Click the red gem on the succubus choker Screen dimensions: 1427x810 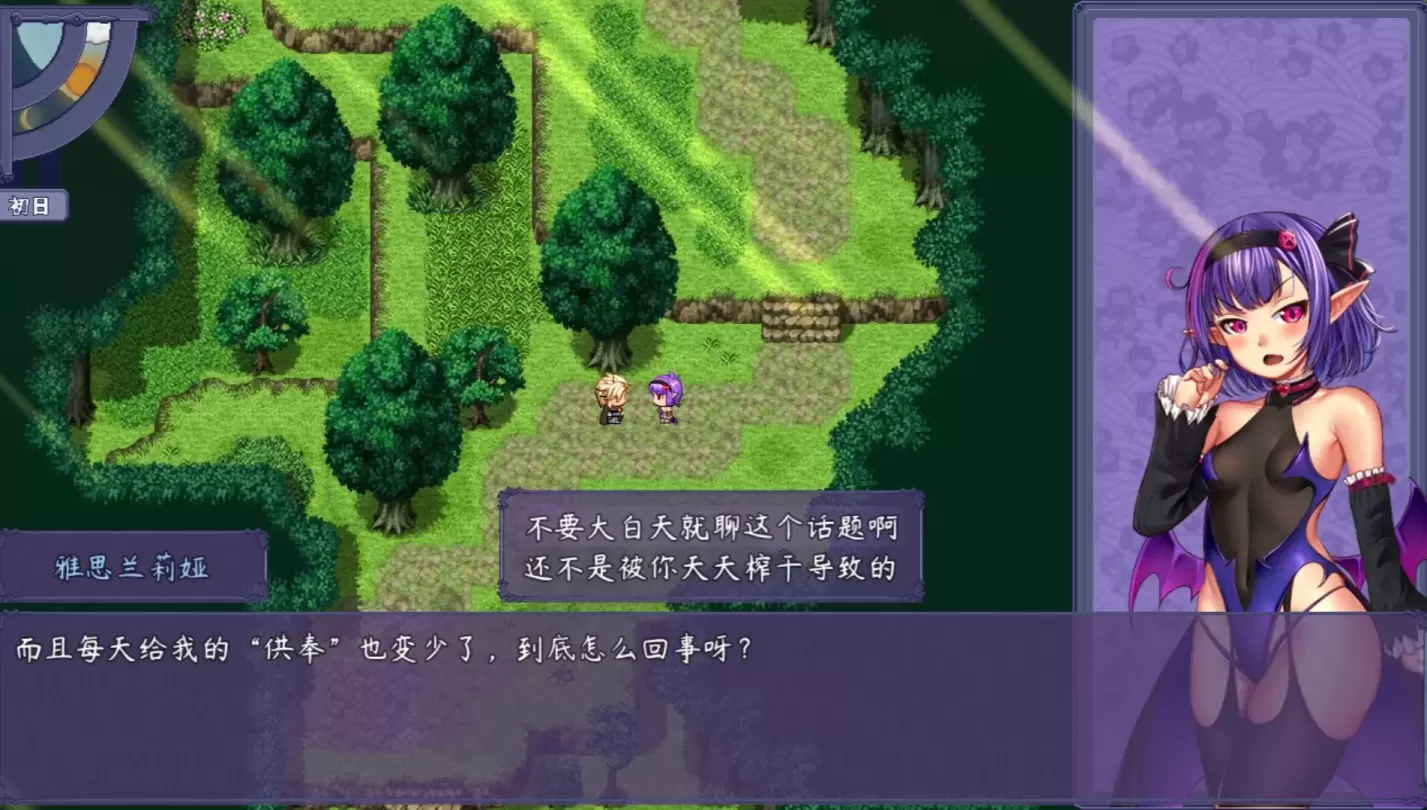point(1284,390)
